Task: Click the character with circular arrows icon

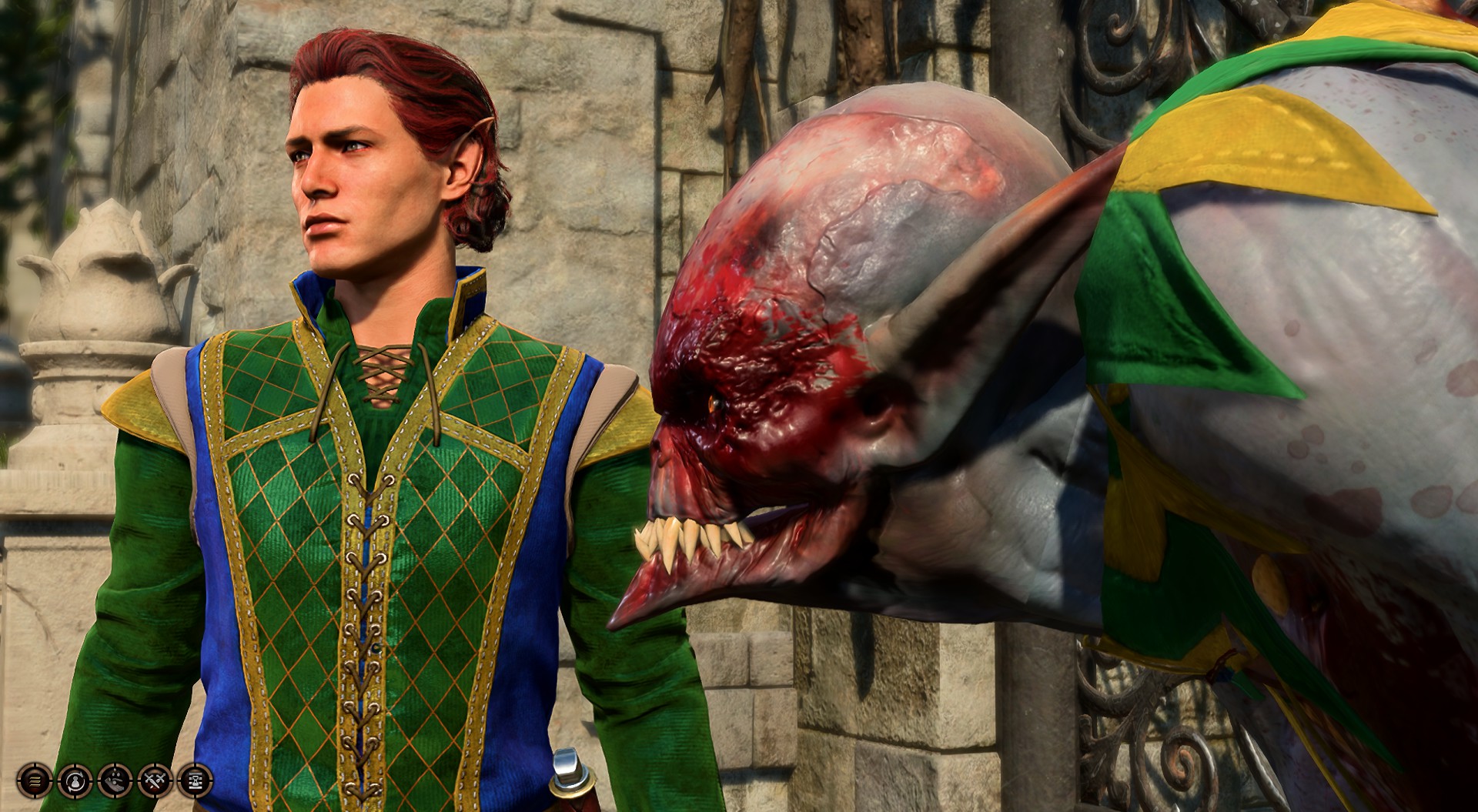Action: point(75,781)
